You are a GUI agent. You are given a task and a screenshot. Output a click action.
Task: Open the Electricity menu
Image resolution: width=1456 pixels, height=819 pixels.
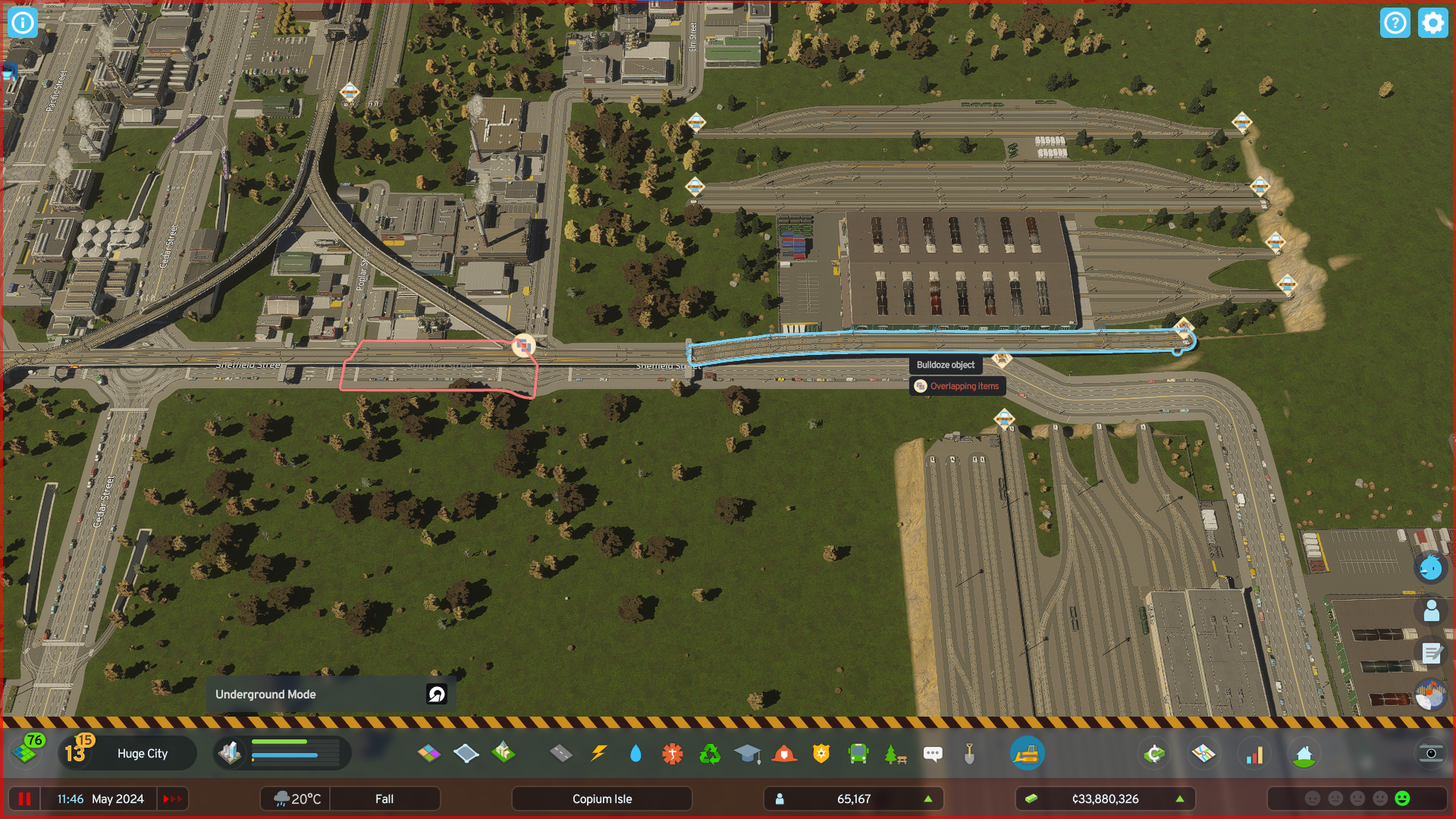[x=599, y=753]
